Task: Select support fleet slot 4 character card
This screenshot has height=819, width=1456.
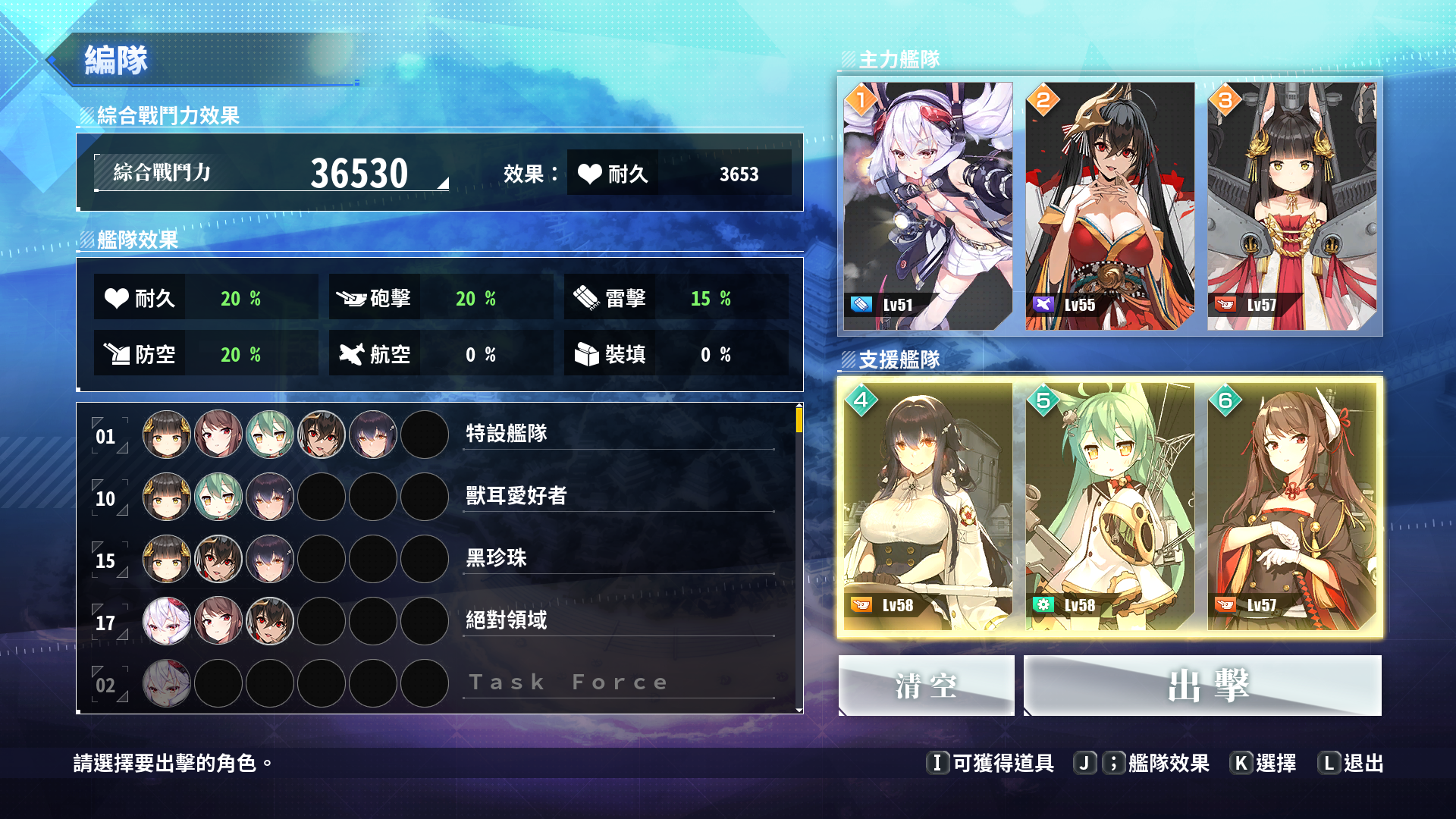Action: [x=927, y=507]
